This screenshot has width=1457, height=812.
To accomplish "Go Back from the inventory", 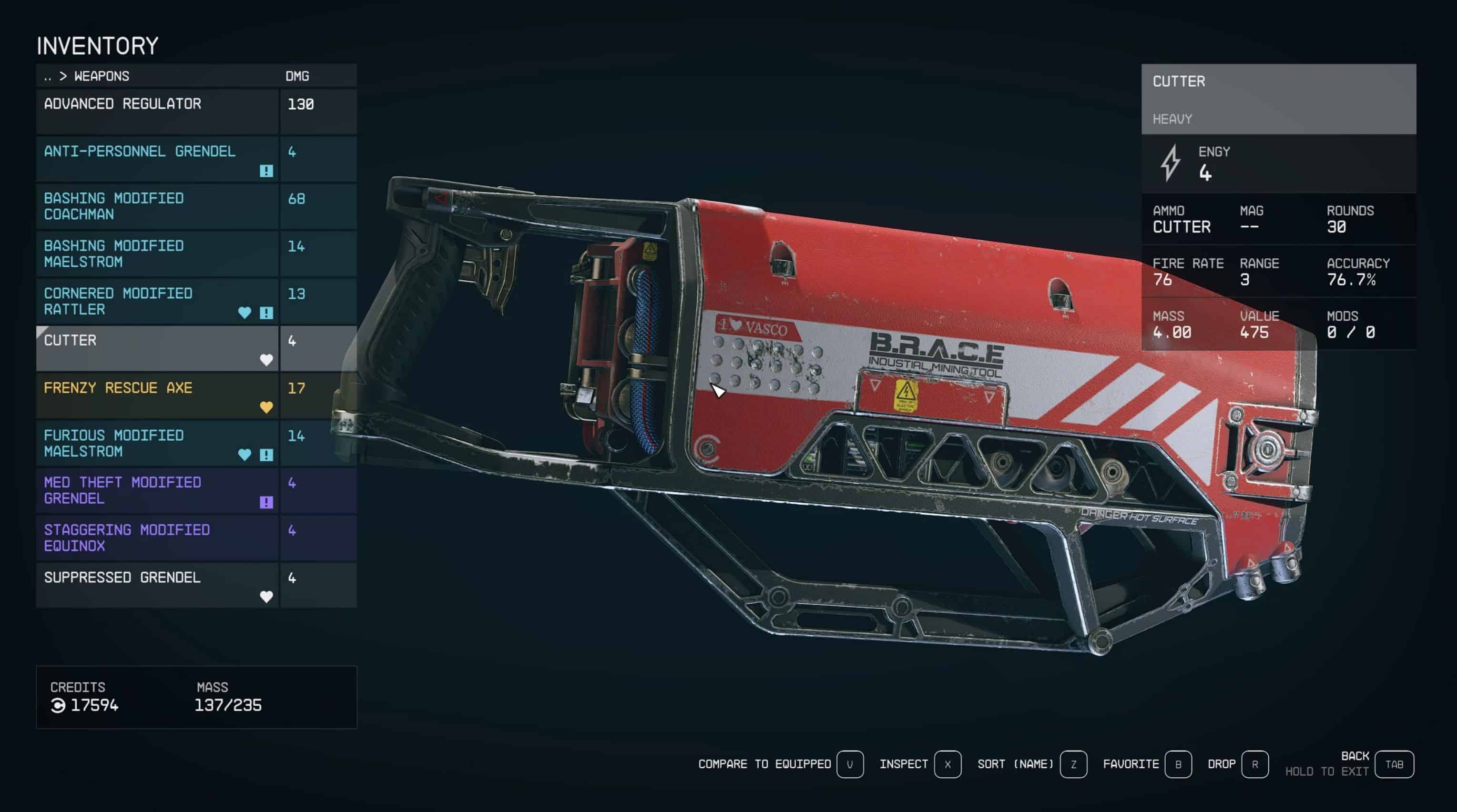I will [x=1394, y=764].
